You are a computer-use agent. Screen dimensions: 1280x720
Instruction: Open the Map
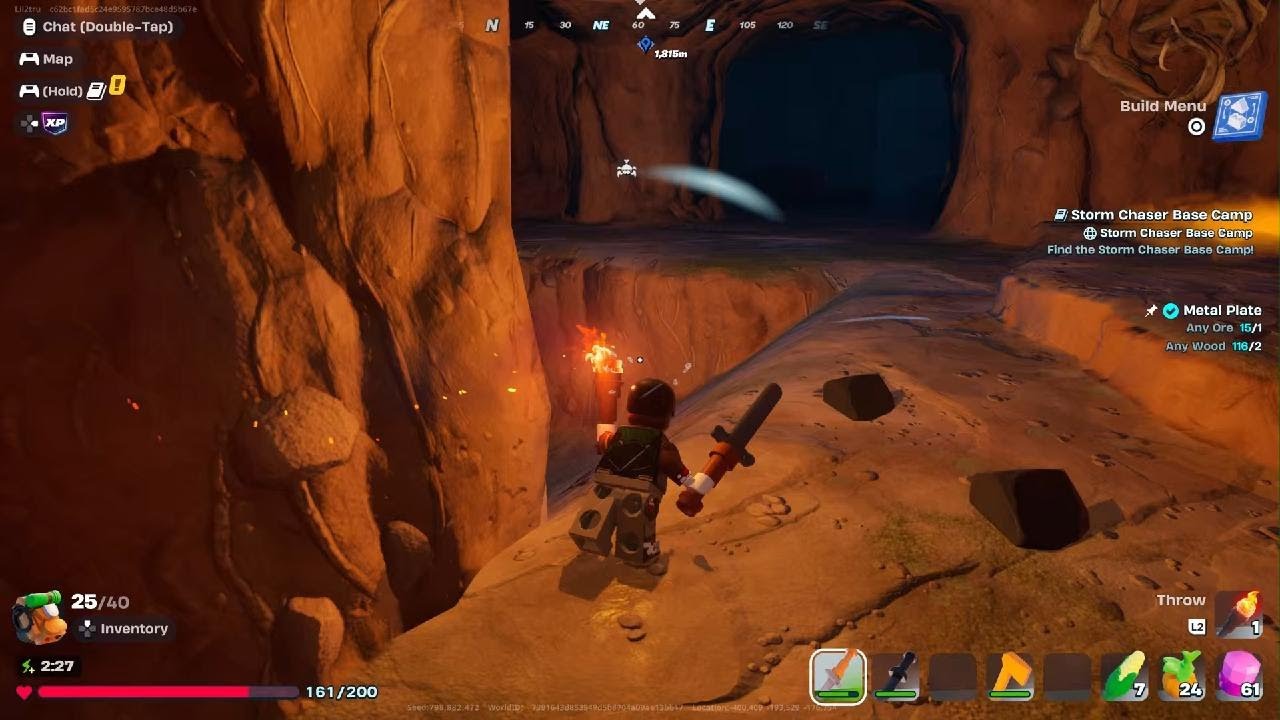click(x=57, y=59)
